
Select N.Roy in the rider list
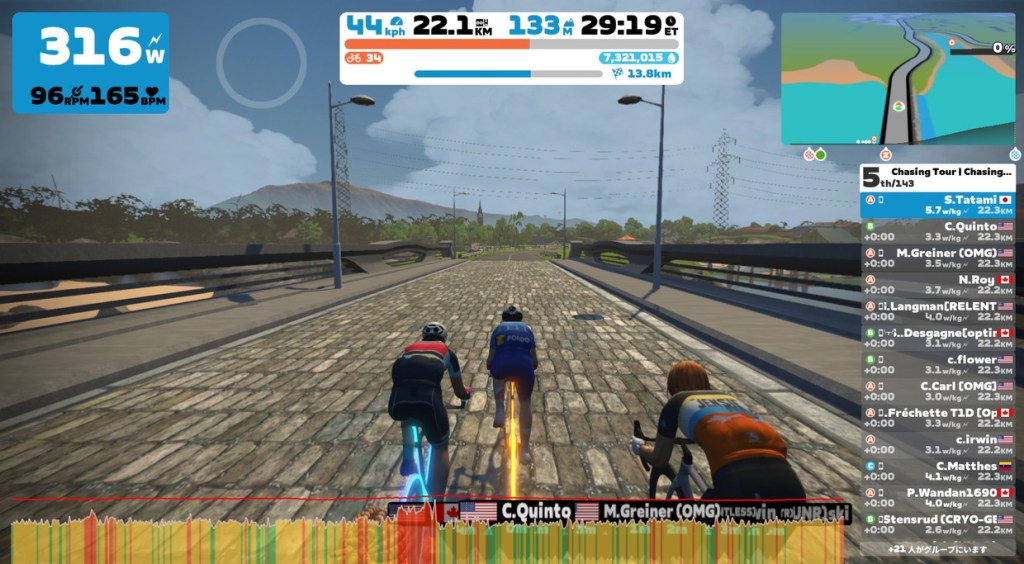(939, 285)
